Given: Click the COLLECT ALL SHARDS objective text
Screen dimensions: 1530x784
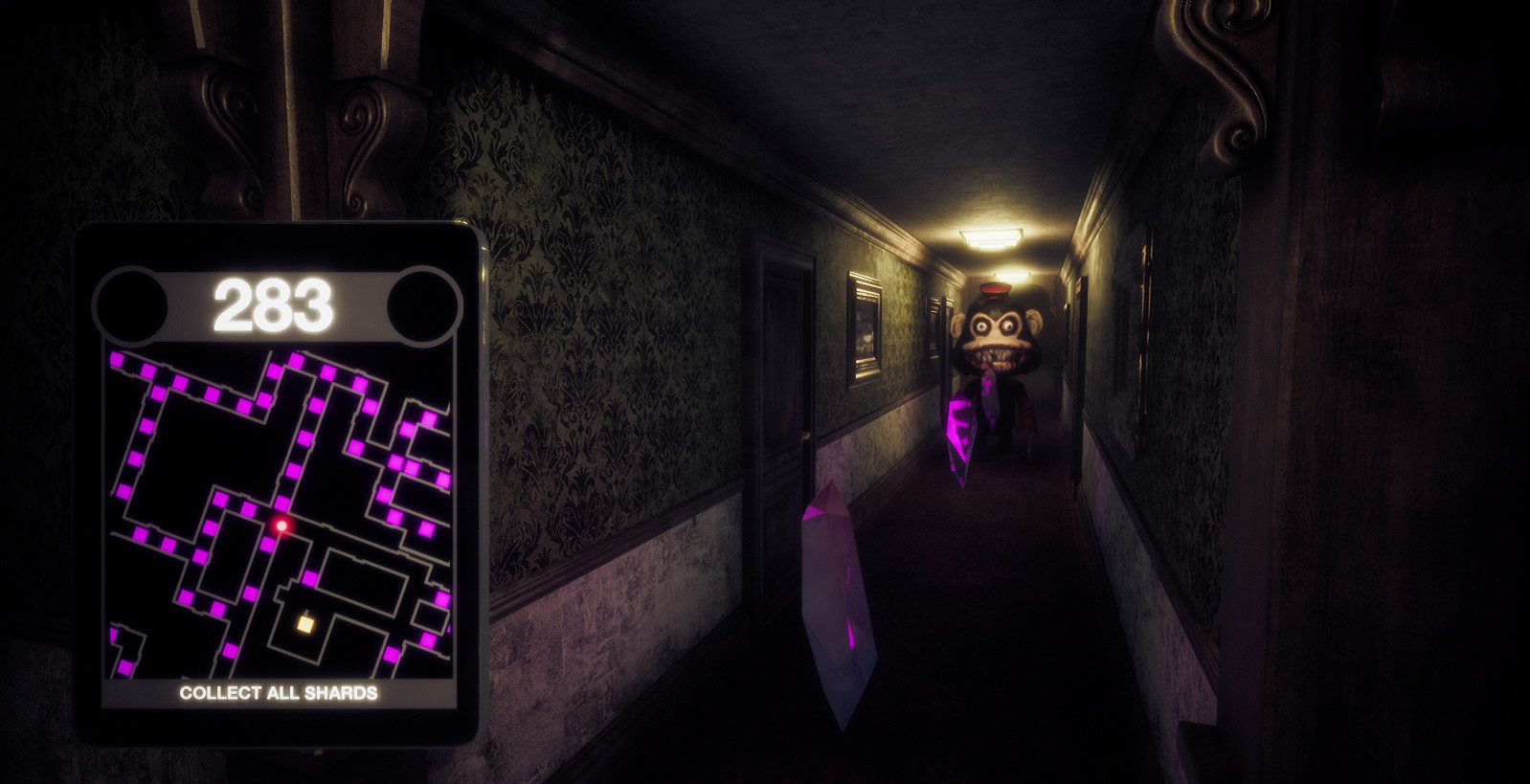Looking at the screenshot, I should pos(279,692).
